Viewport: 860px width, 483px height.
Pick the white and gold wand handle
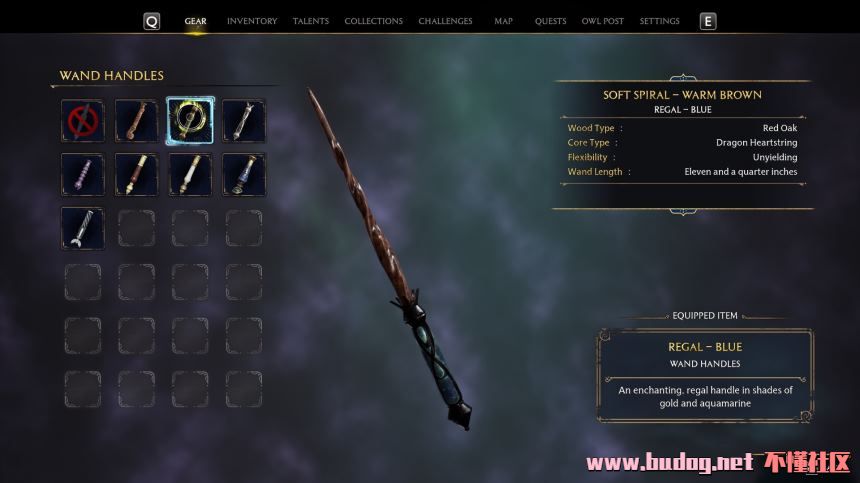[190, 174]
